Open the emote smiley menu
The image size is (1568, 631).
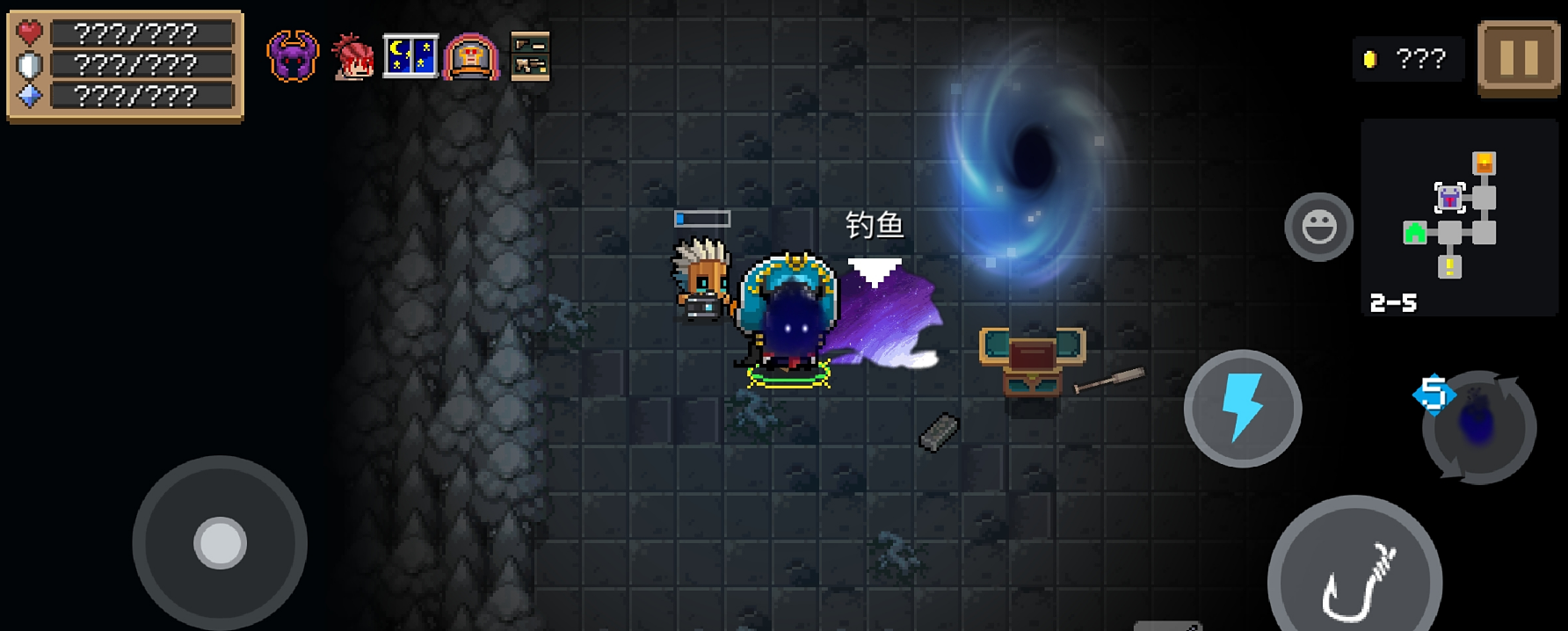(x=1318, y=227)
